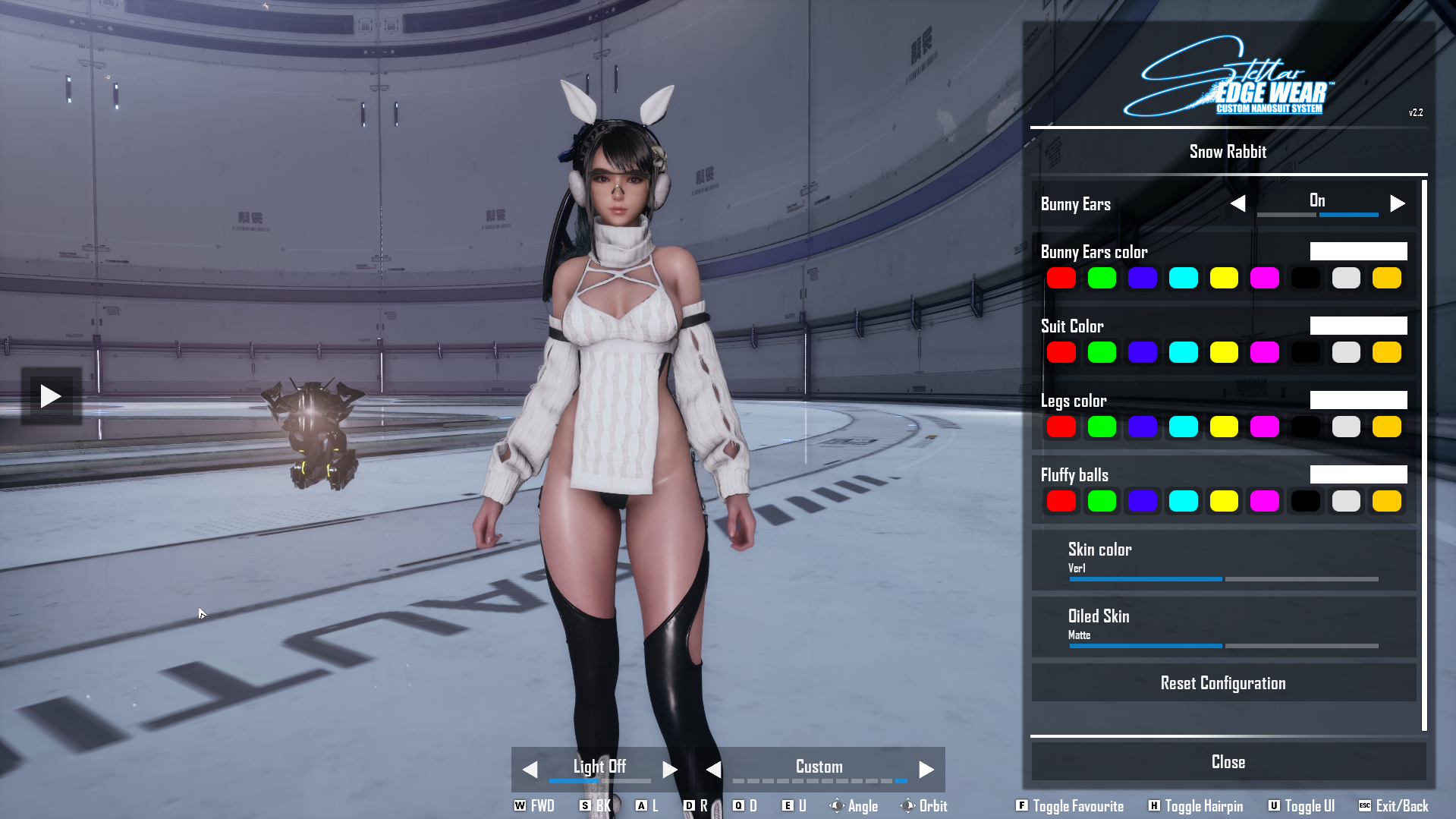1456x819 pixels.
Task: Reset Configuration of the outfit
Action: coord(1223,683)
